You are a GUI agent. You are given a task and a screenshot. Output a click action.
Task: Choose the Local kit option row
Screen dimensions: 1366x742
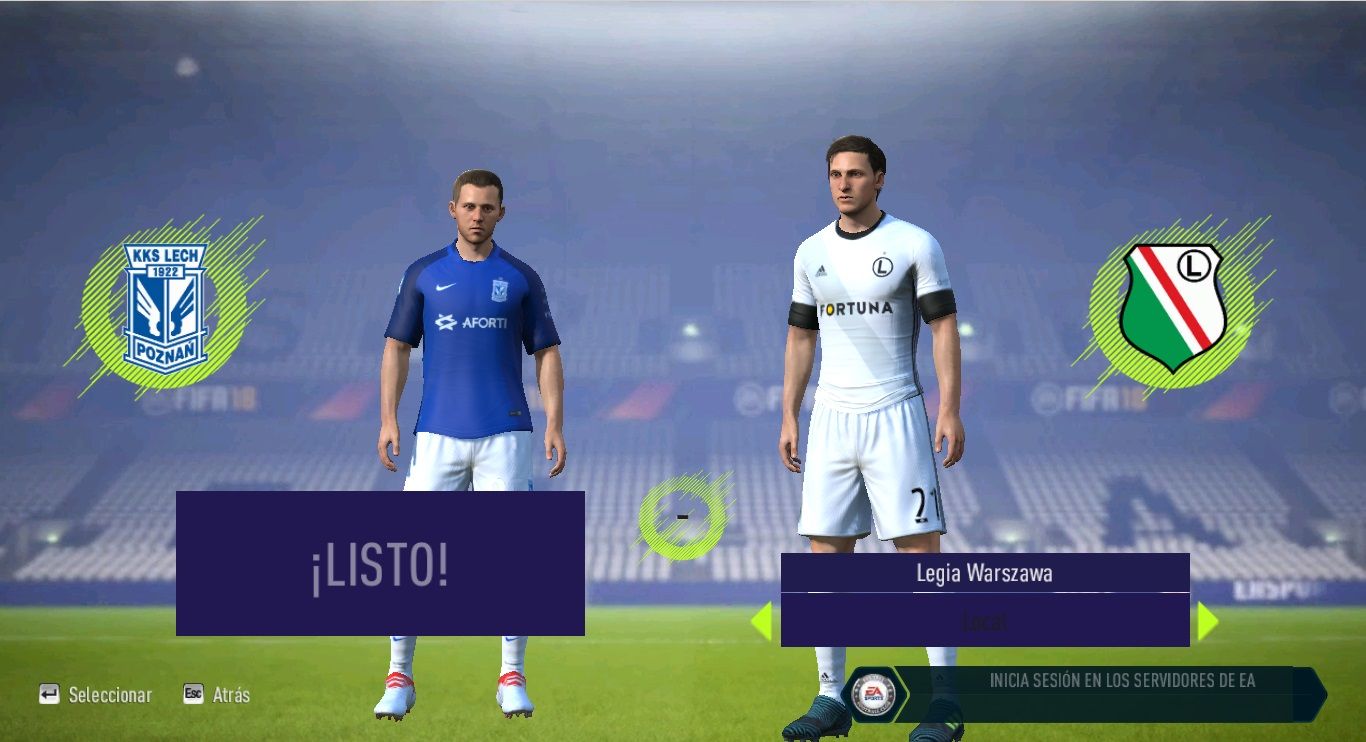984,620
